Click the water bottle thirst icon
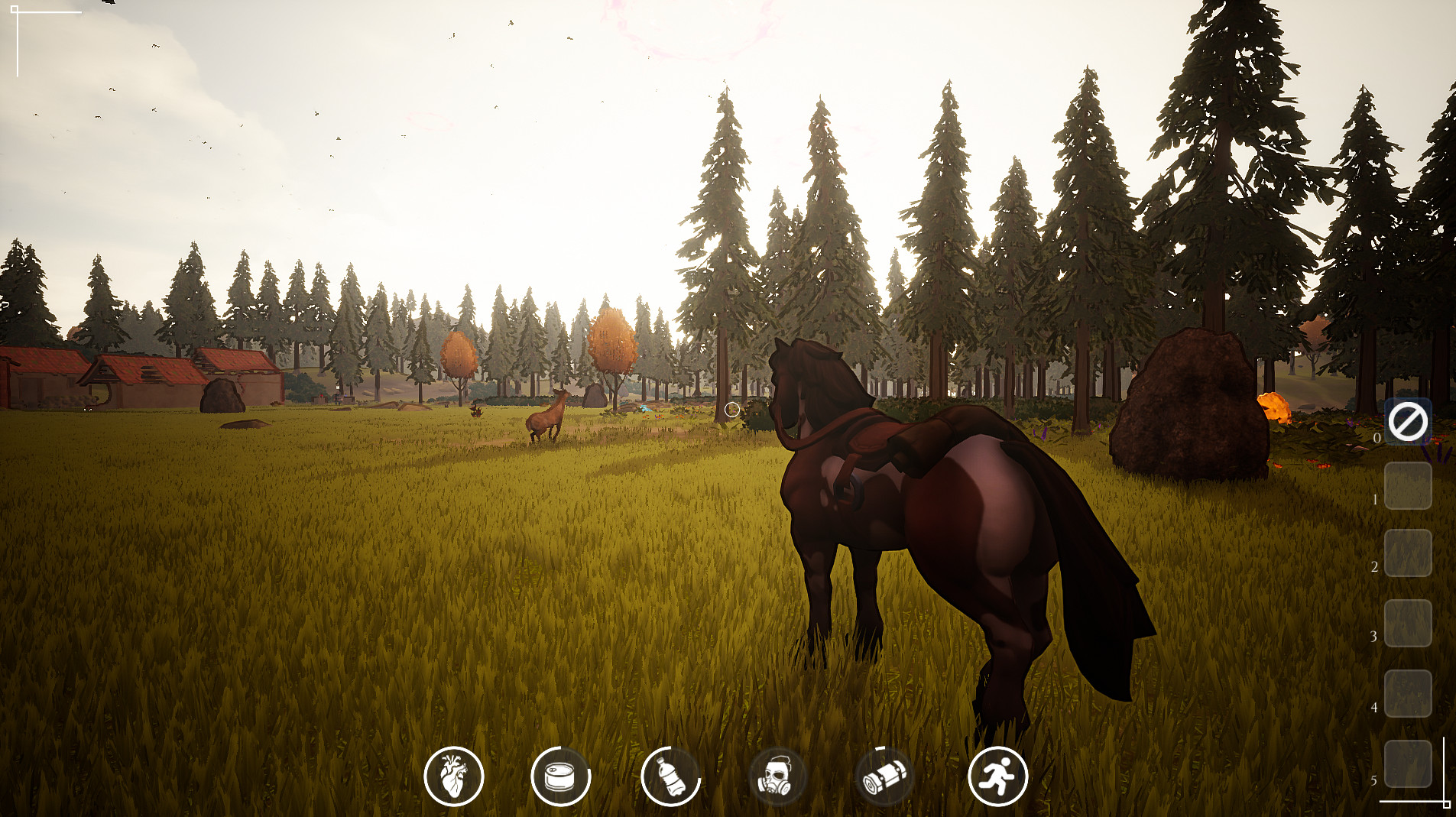Screen dimensions: 1456x817 672,776
